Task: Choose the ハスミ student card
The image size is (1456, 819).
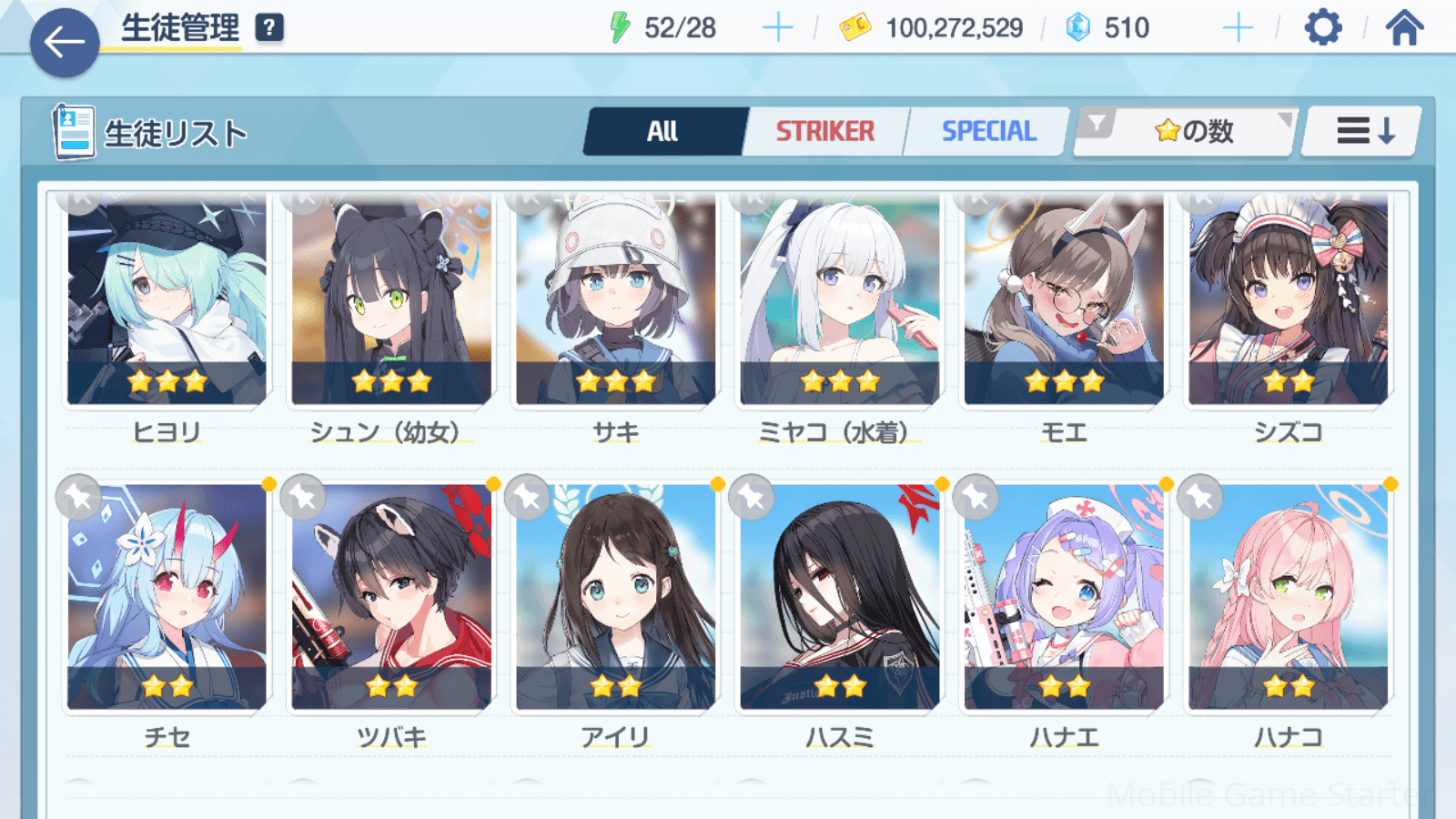Action: click(840, 597)
